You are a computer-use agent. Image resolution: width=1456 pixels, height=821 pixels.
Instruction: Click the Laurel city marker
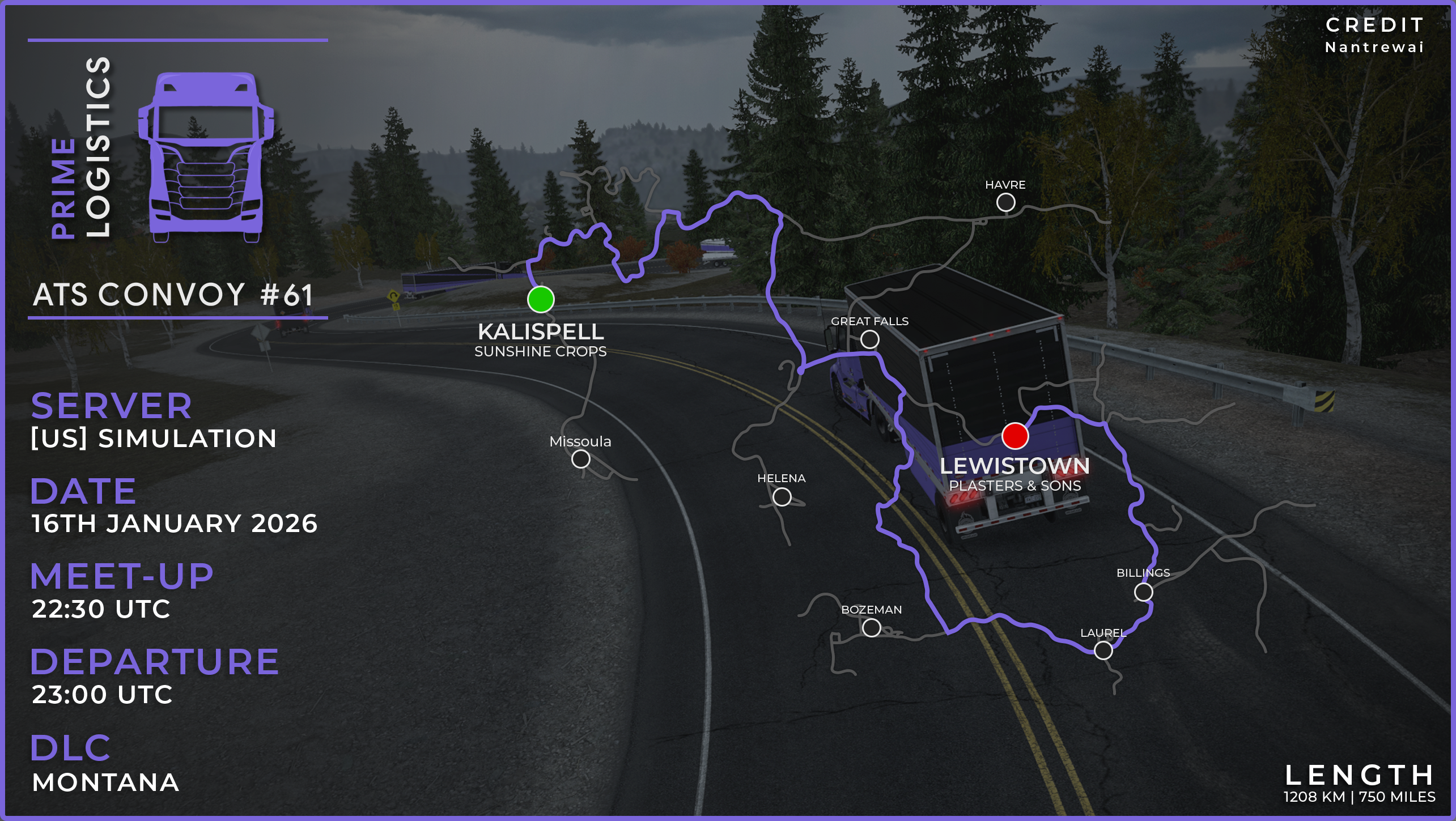(1103, 650)
